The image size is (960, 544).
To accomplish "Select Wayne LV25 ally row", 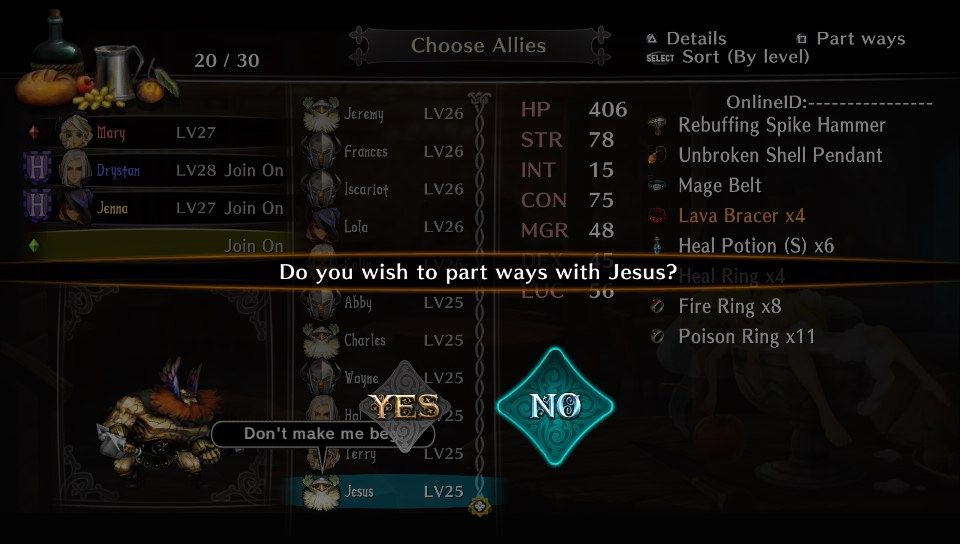I will pos(385,378).
